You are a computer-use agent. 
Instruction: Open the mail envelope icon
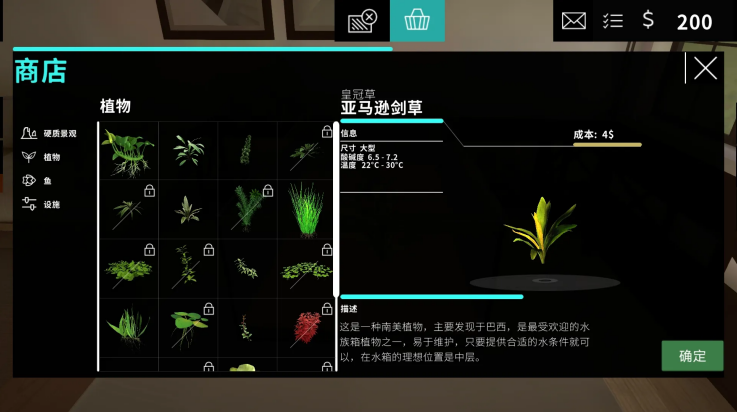pos(574,21)
